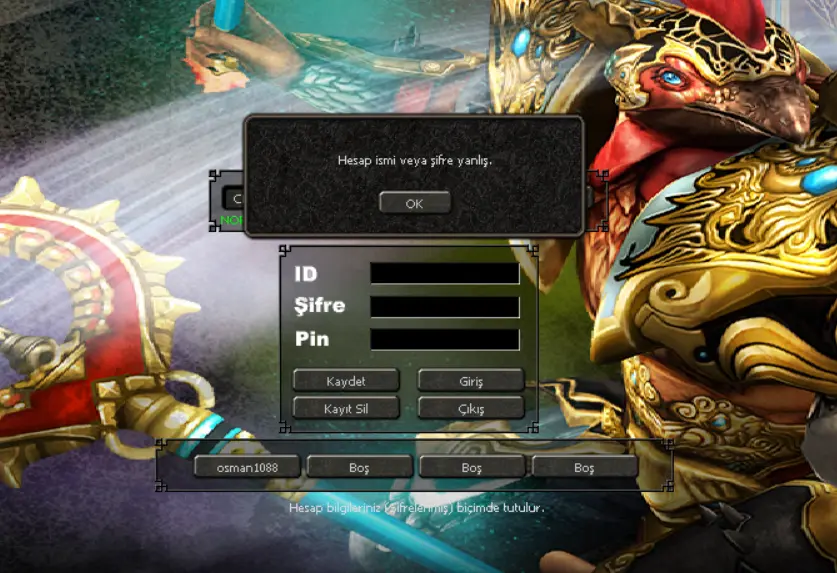Dismiss the error dialog with OK
Image resolution: width=837 pixels, height=573 pixels.
(414, 203)
